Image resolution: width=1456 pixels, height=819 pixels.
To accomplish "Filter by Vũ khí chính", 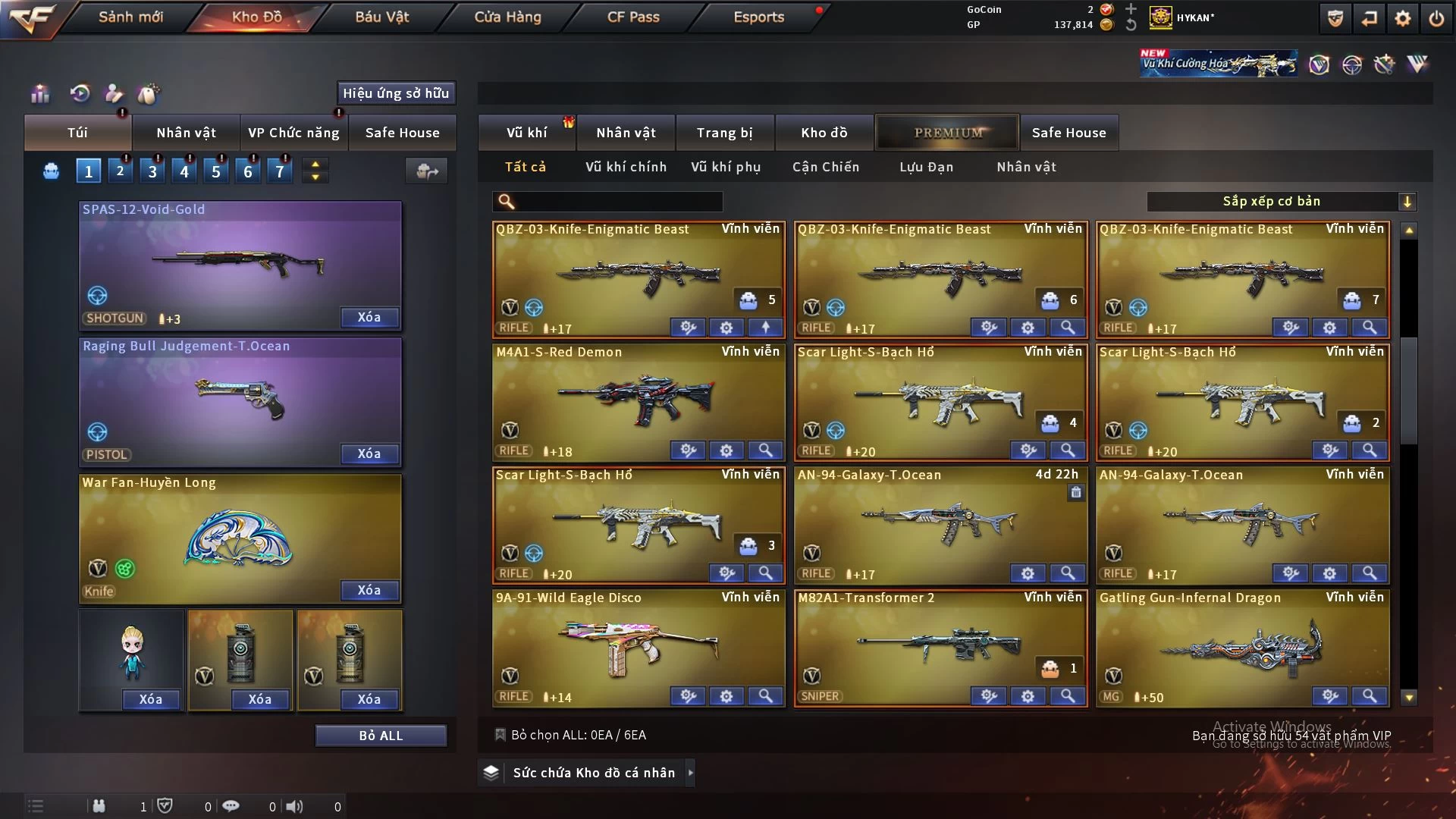I will 626,167.
